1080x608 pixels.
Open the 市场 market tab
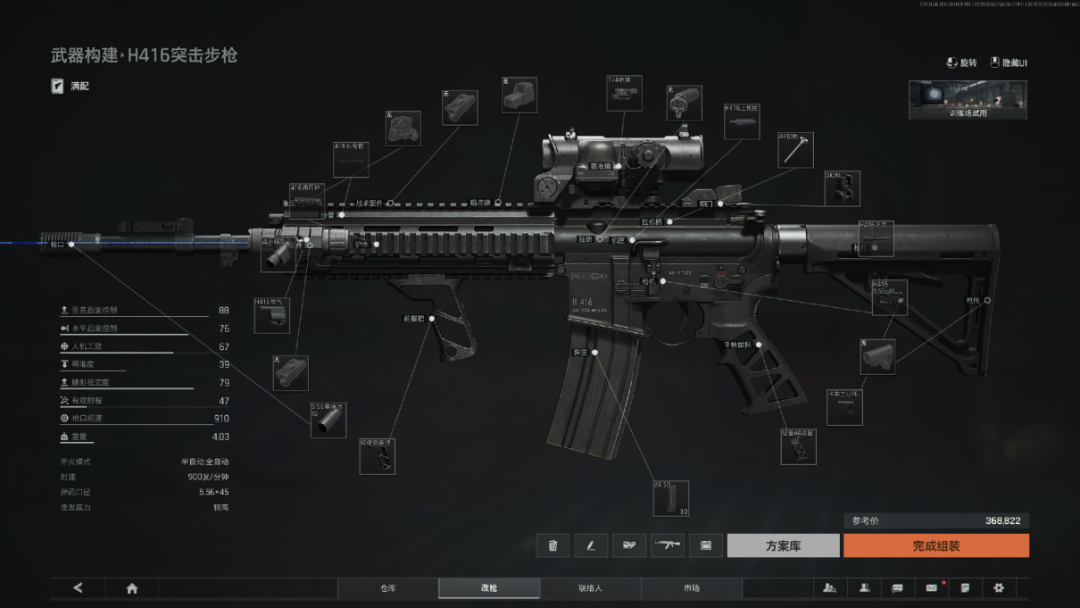[692, 588]
